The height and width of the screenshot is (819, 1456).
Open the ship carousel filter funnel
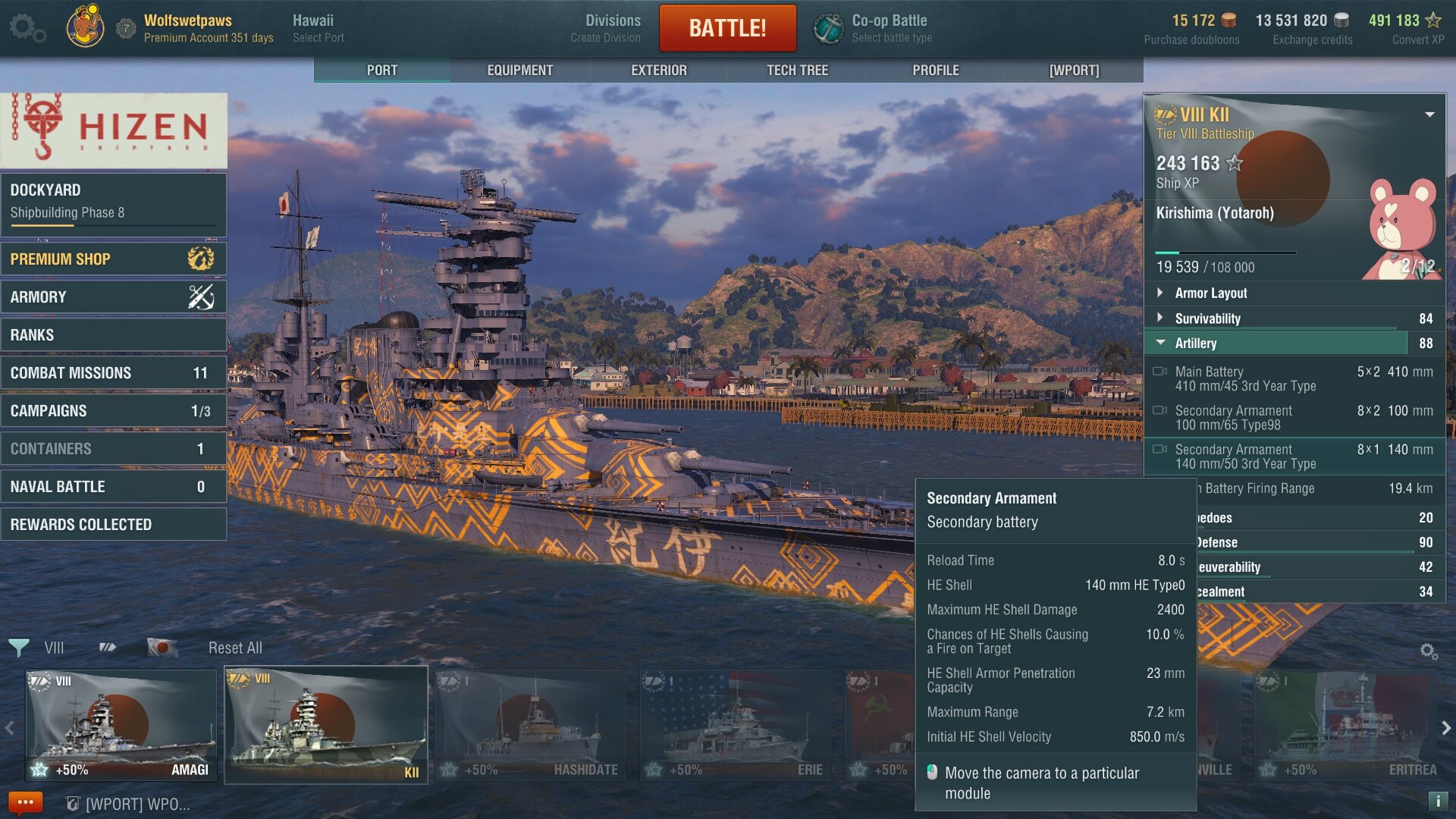18,648
